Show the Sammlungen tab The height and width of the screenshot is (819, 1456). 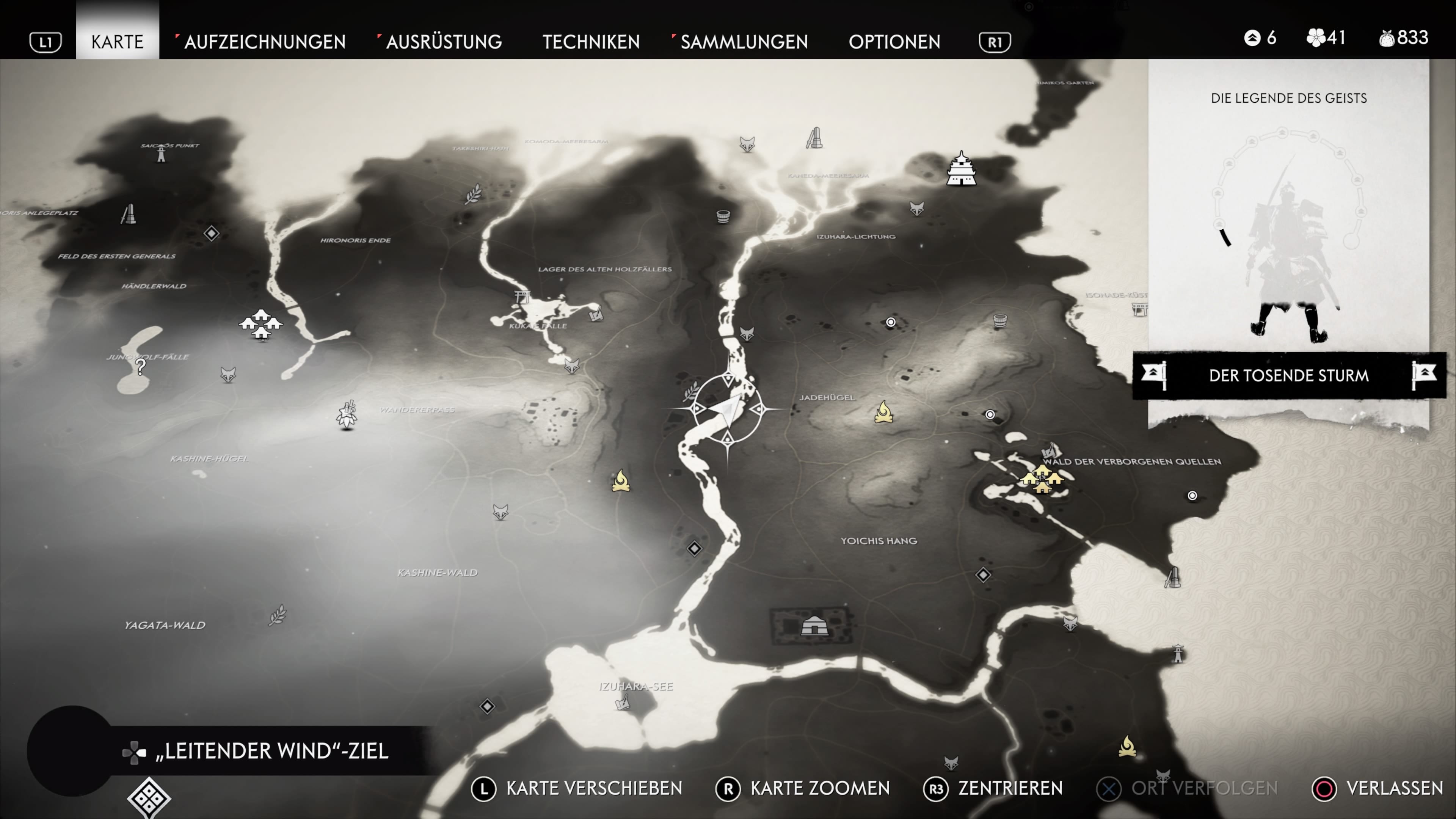click(x=744, y=42)
